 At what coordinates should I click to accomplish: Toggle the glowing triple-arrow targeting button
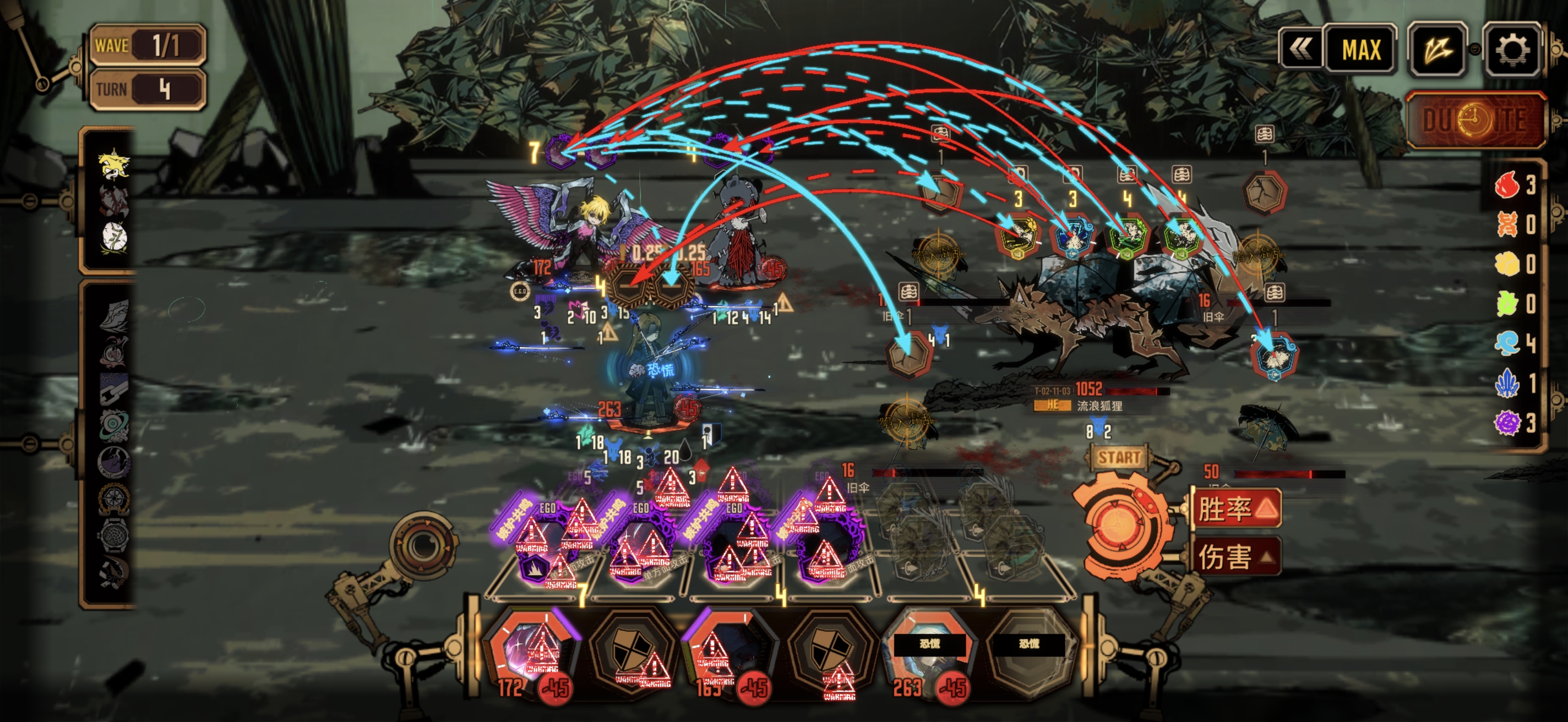click(x=1437, y=50)
